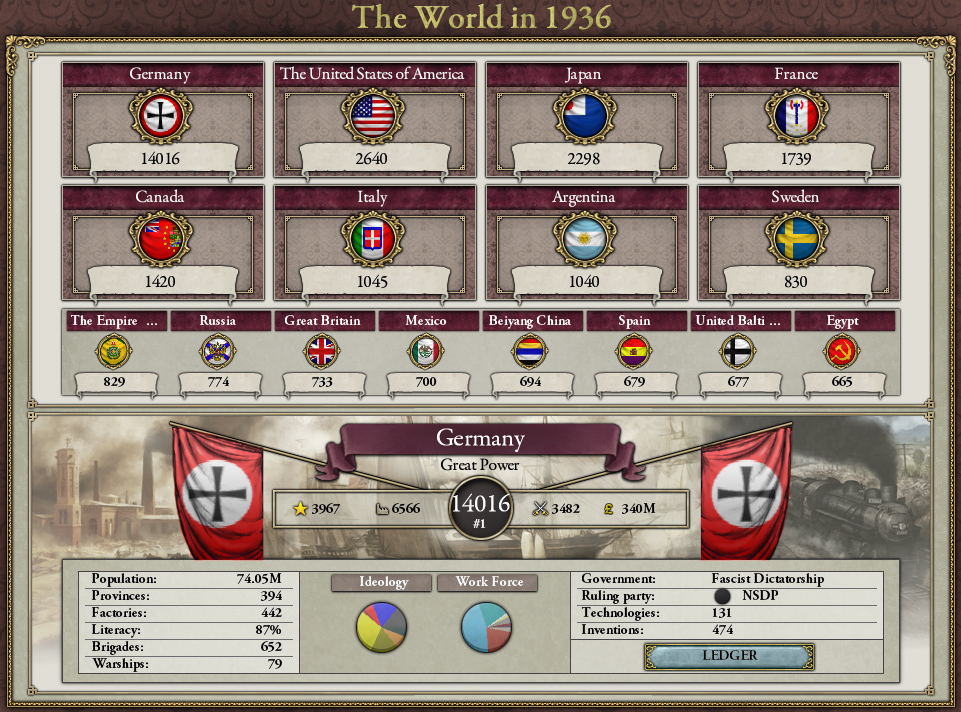This screenshot has height=712, width=961.
Task: Choose Great Britain's flag entry
Action: point(322,352)
